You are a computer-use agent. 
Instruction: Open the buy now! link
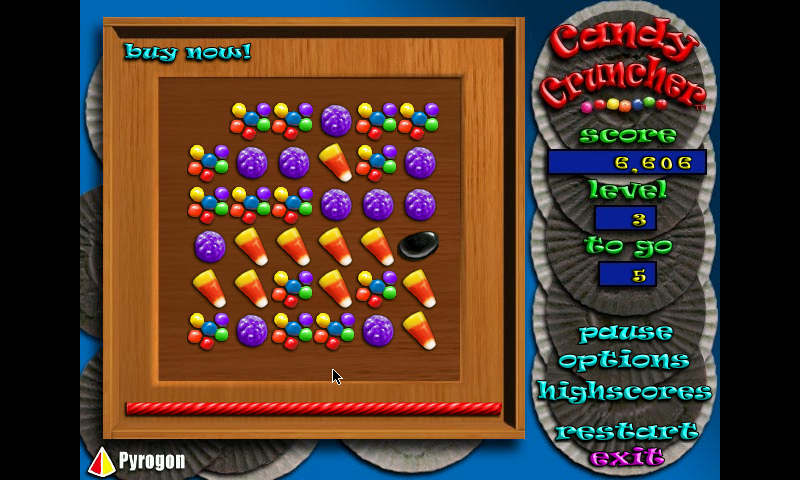click(187, 51)
